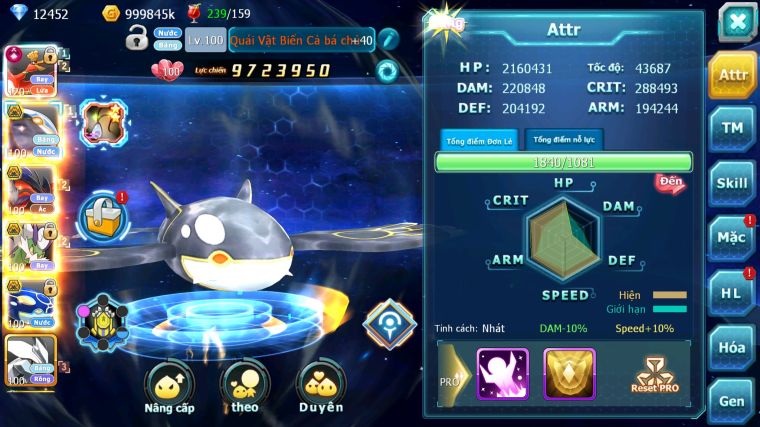Choose the golden shield emblem icon
760x427 pixels.
[x=569, y=374]
